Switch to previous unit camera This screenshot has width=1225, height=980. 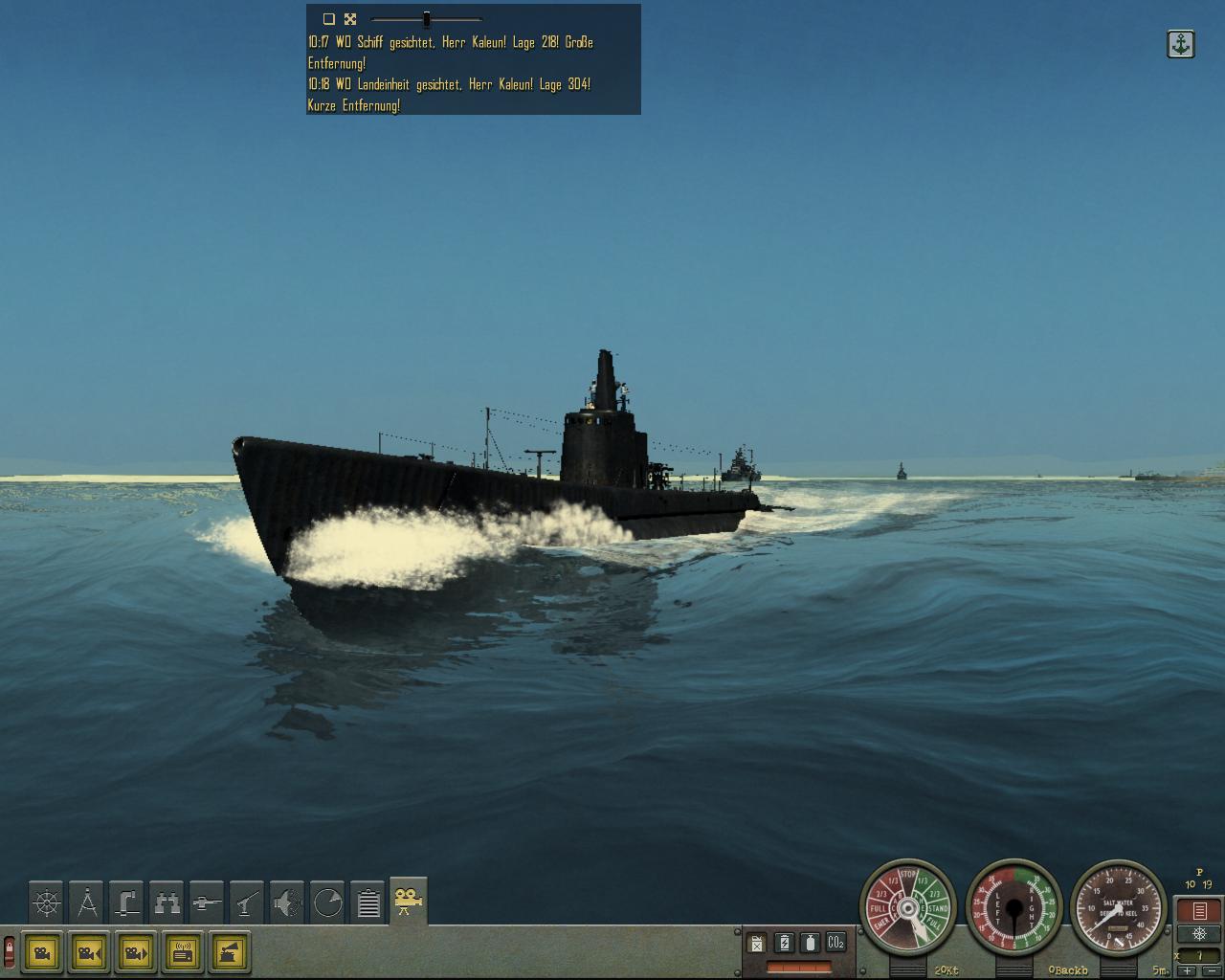pyautogui.click(x=89, y=953)
